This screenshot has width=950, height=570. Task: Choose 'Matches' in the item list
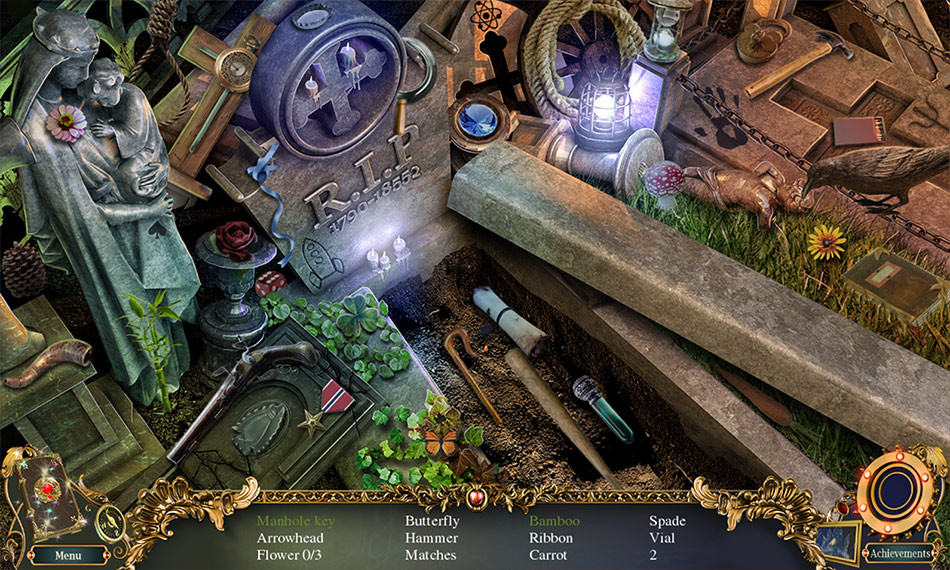coord(431,555)
